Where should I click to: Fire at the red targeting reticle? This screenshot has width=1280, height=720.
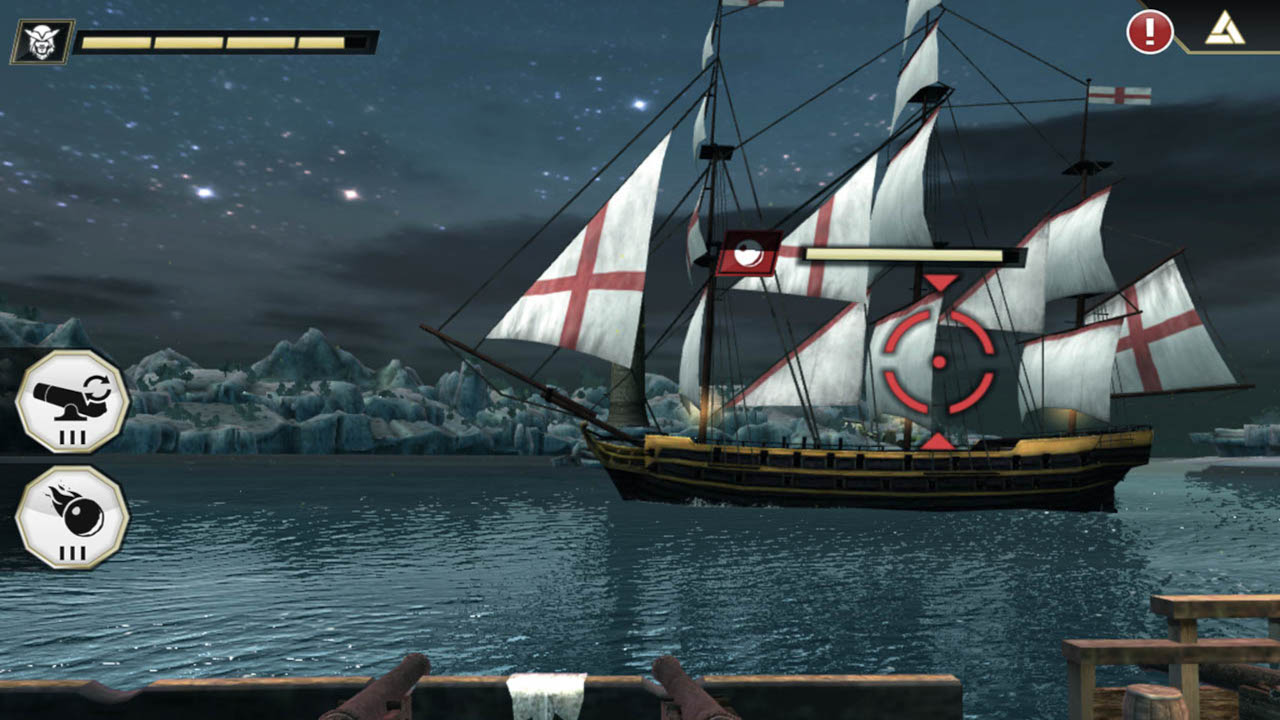(939, 362)
